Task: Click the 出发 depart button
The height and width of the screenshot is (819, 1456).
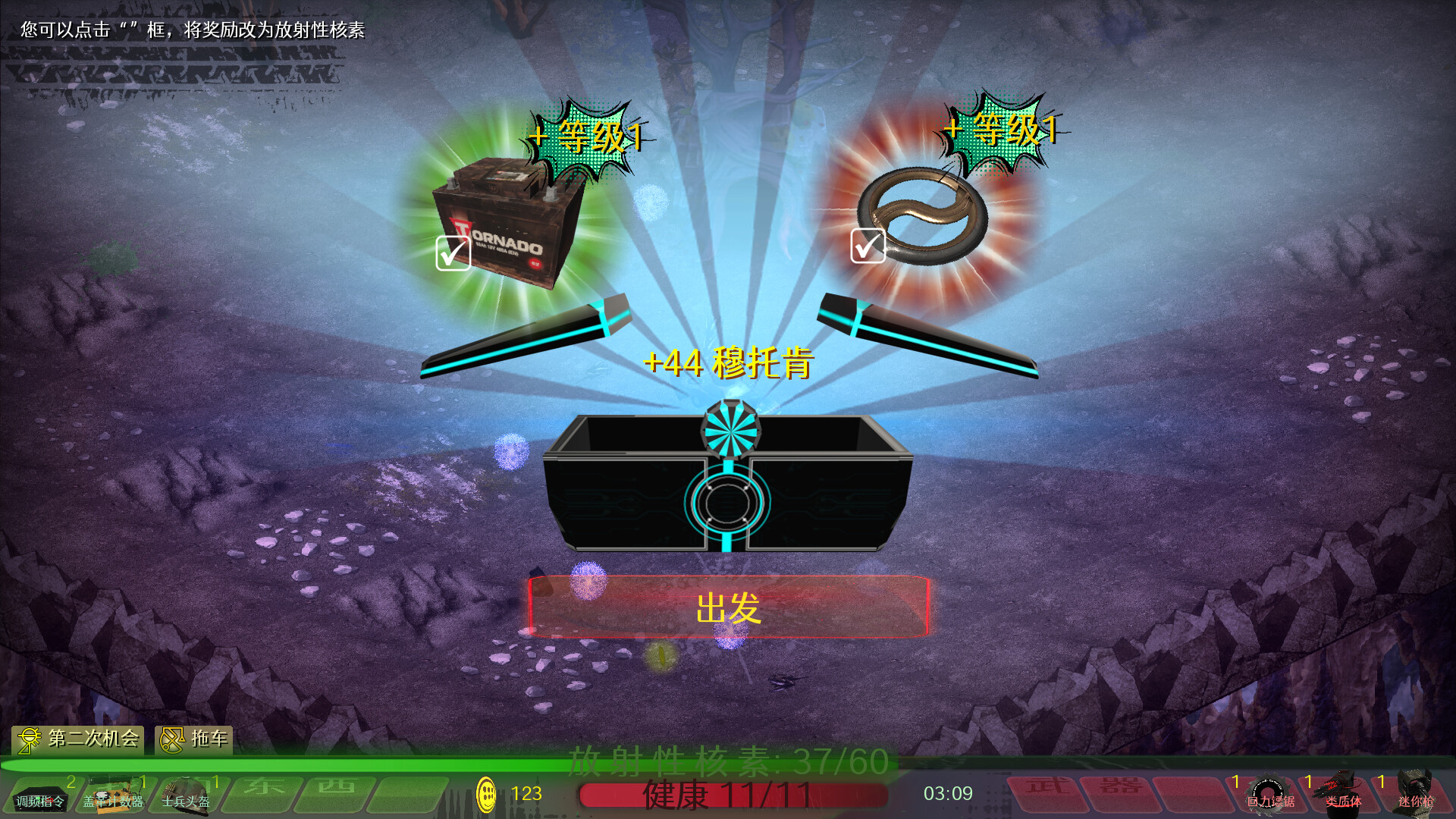Action: tap(728, 607)
